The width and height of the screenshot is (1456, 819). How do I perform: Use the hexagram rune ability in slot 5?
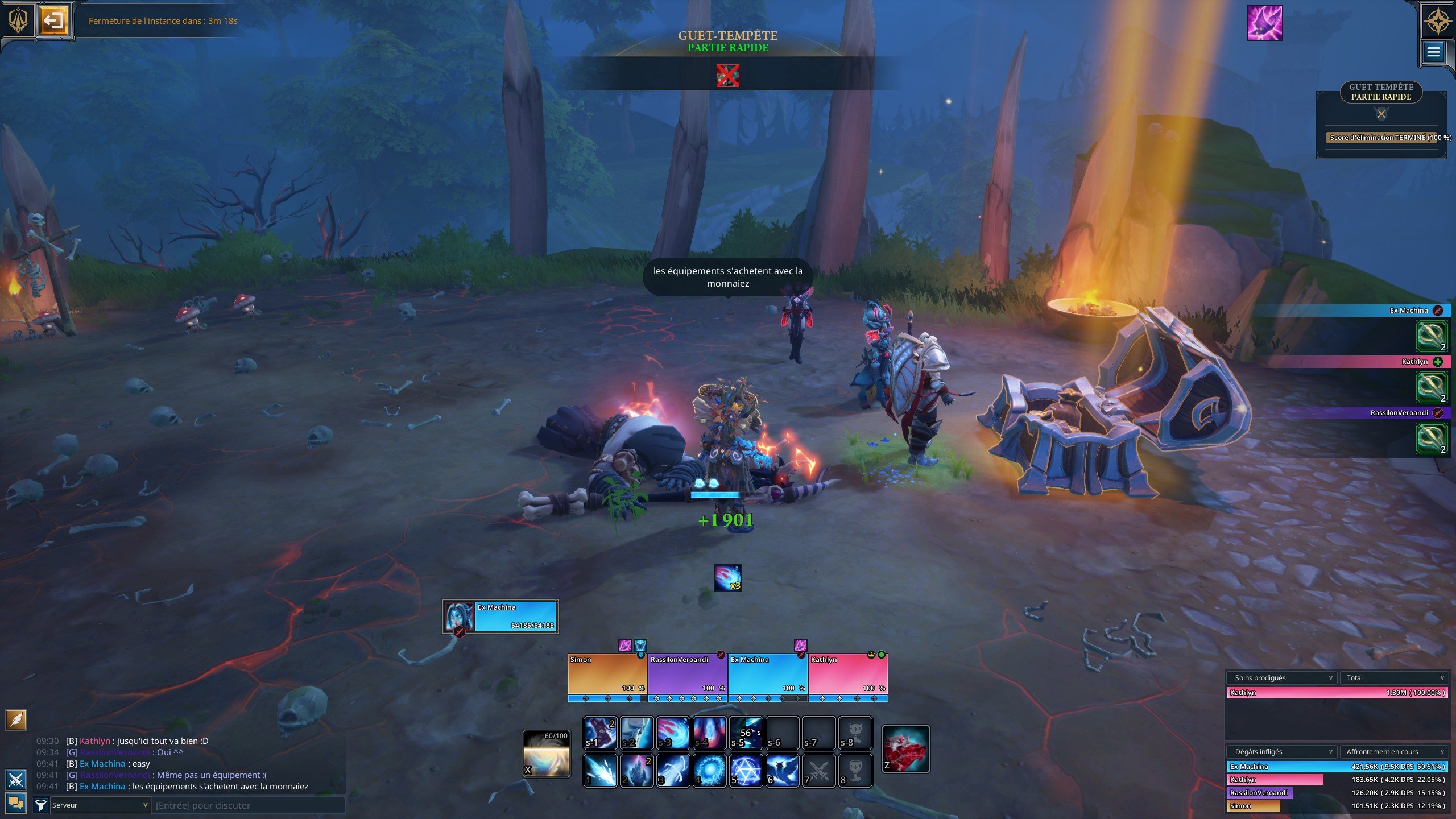pyautogui.click(x=746, y=771)
